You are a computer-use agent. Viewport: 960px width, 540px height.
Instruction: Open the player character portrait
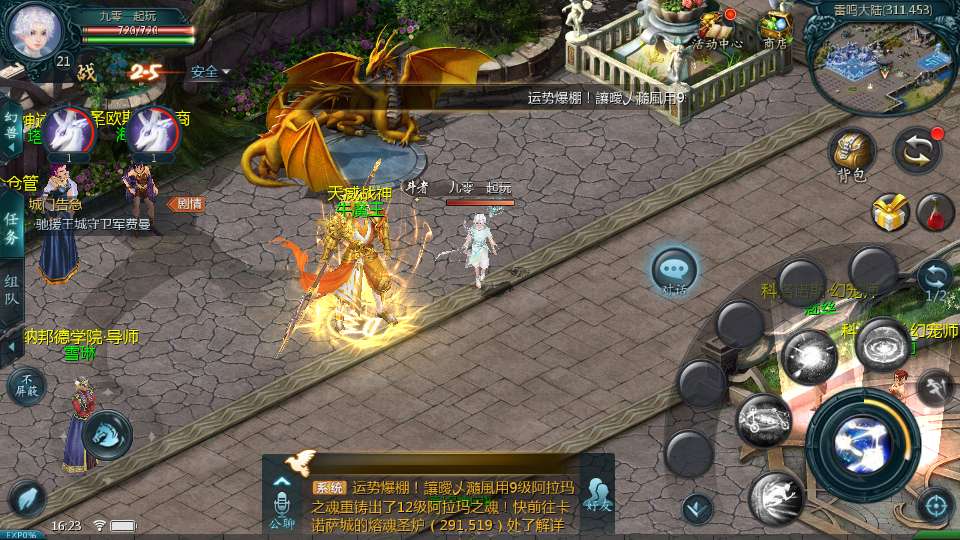(35, 32)
